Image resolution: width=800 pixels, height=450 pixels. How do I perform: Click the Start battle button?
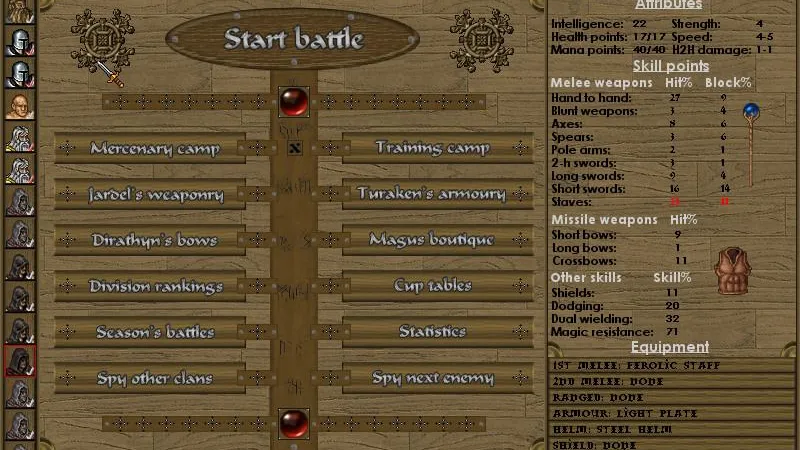click(293, 40)
